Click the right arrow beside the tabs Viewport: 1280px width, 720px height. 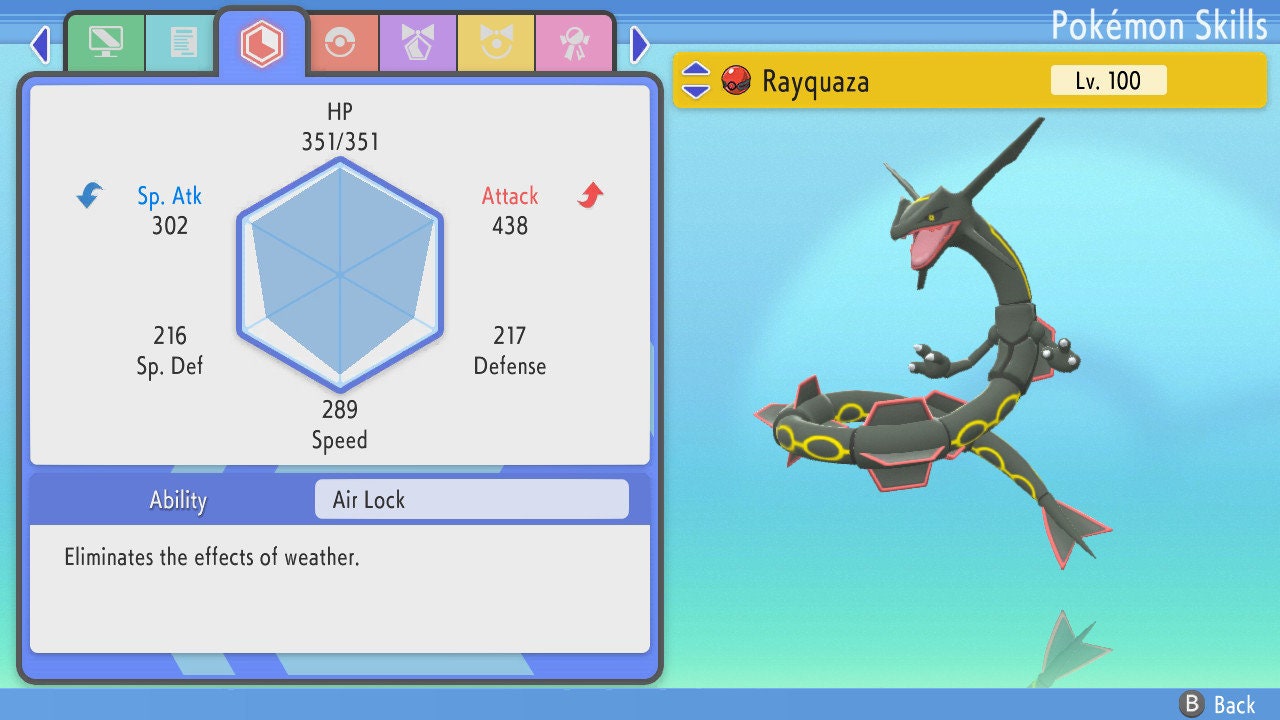click(x=640, y=44)
